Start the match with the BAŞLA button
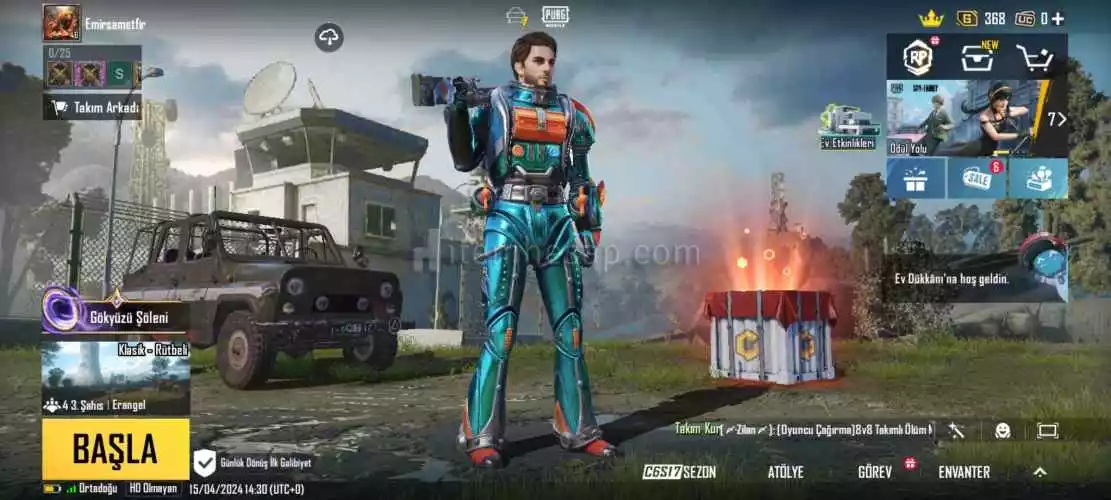The image size is (1111, 500). point(115,449)
